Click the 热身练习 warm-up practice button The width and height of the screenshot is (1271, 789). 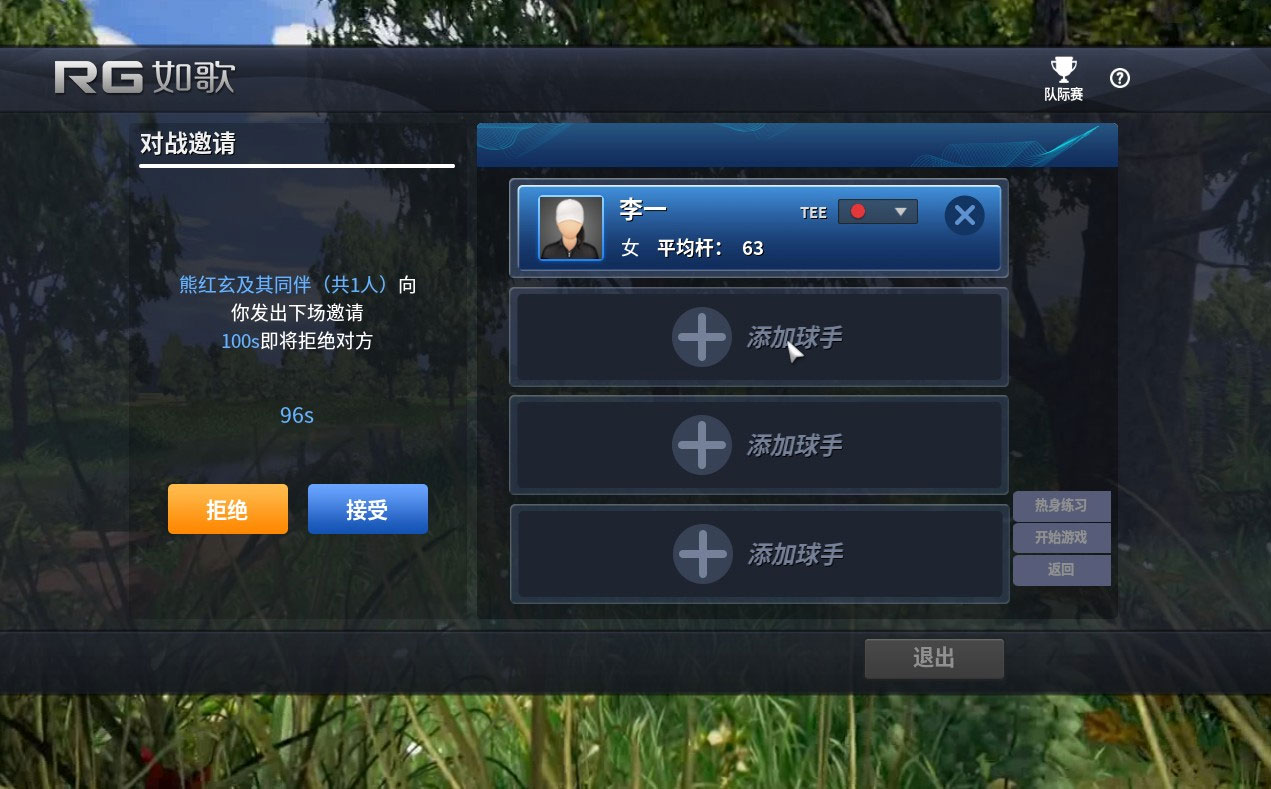point(1061,505)
